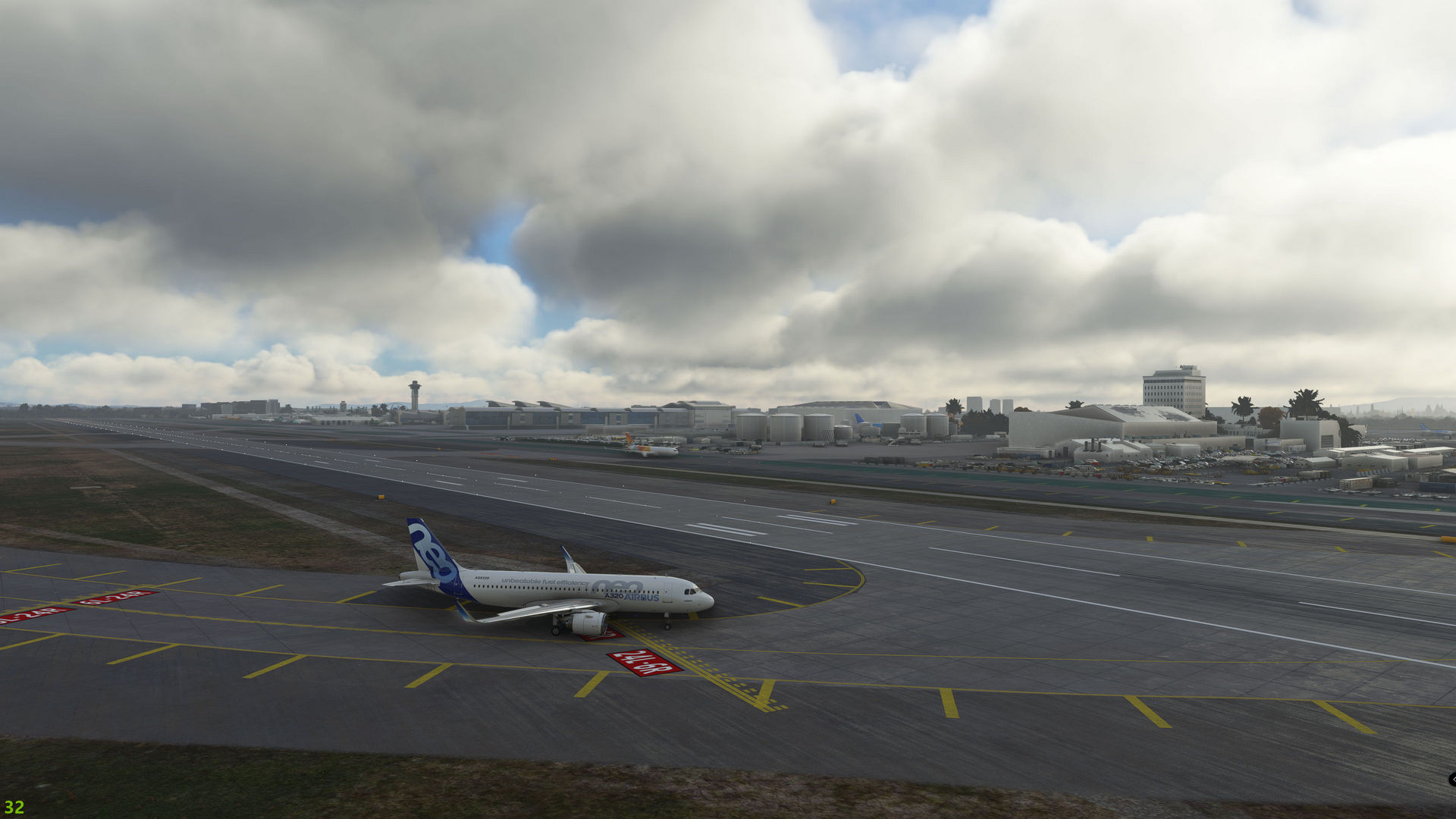Expand the collapsed side panel arrow
Screen dimensions: 1456x819
point(1451,780)
